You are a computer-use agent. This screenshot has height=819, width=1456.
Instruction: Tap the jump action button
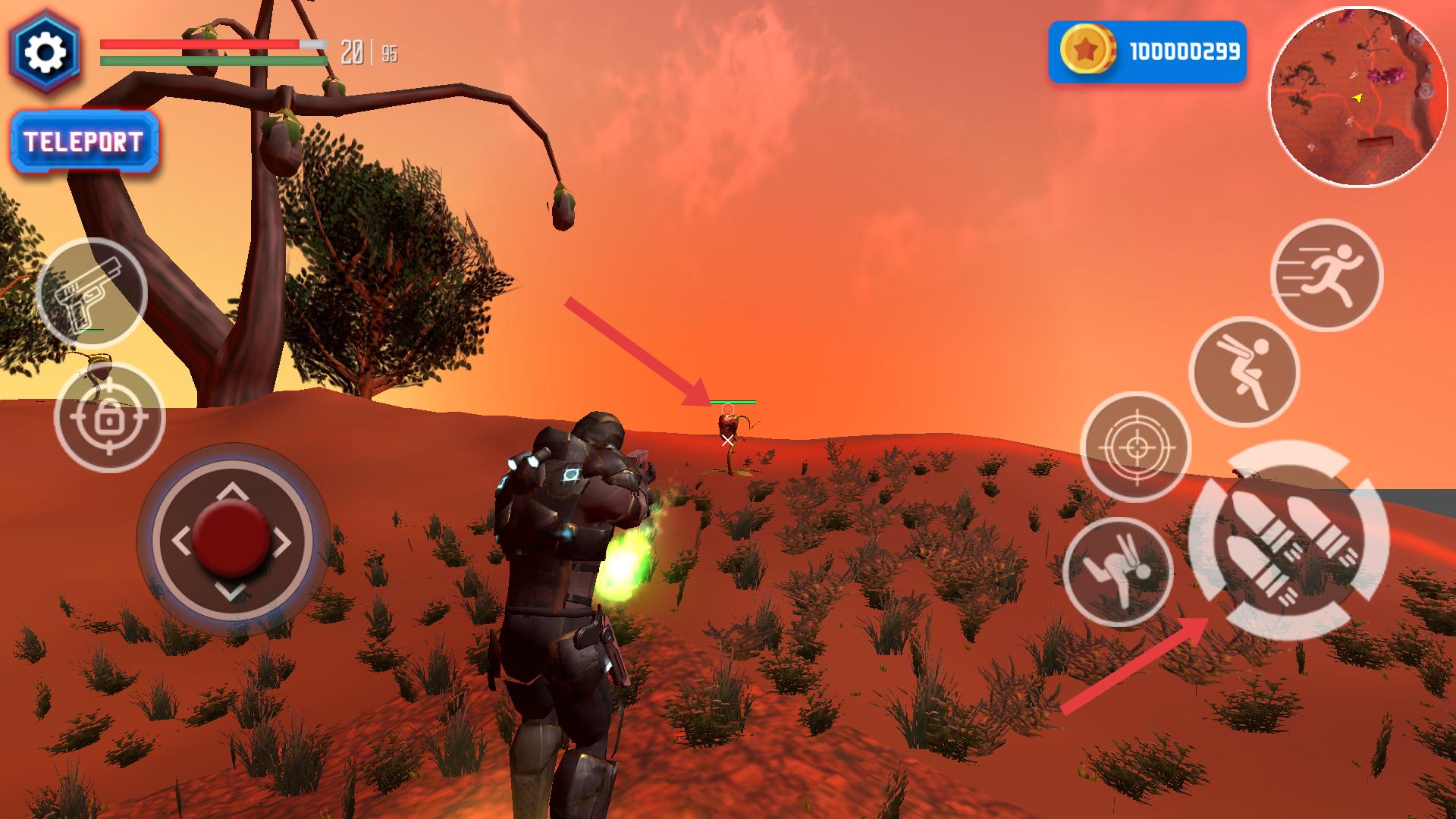click(x=1244, y=372)
